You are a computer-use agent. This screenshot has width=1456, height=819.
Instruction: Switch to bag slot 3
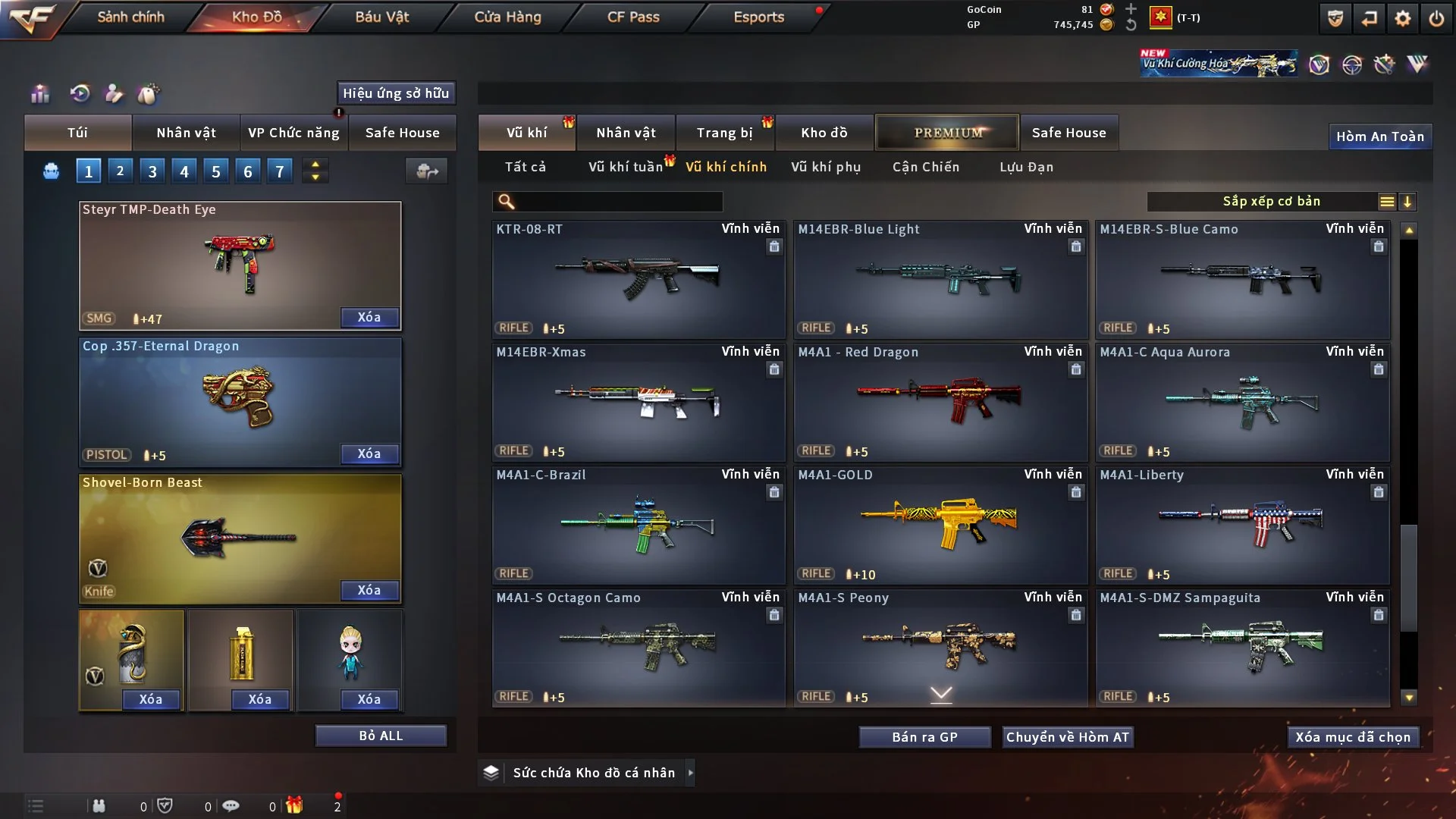[x=152, y=171]
